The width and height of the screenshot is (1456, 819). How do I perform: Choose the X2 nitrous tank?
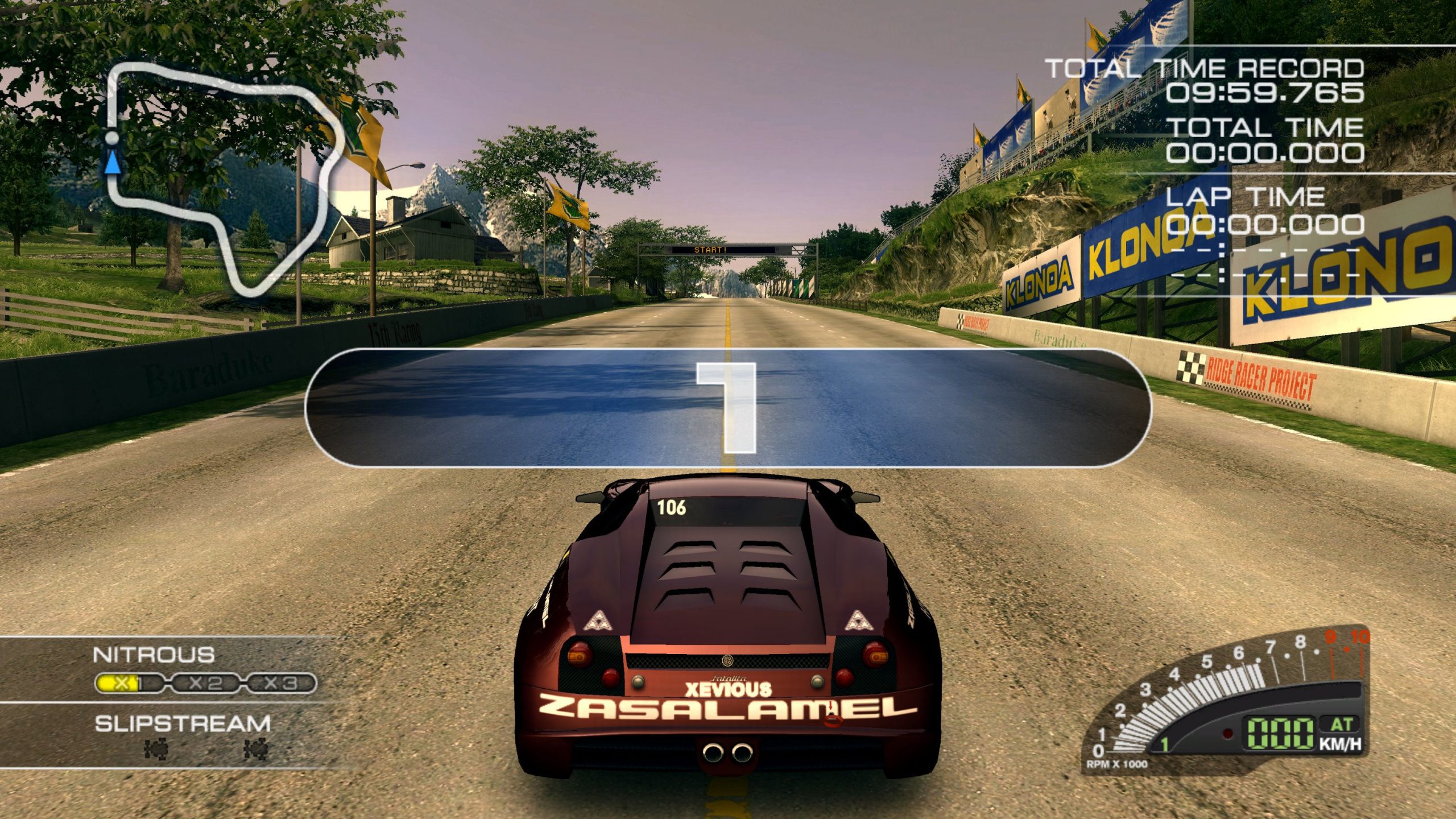(205, 683)
